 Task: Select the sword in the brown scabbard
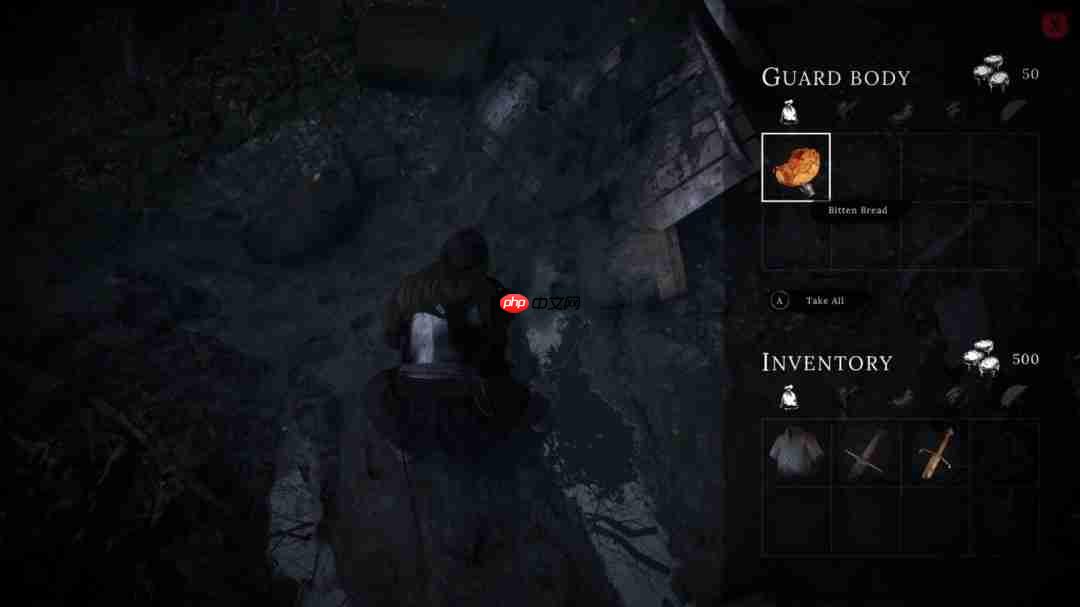[x=935, y=453]
